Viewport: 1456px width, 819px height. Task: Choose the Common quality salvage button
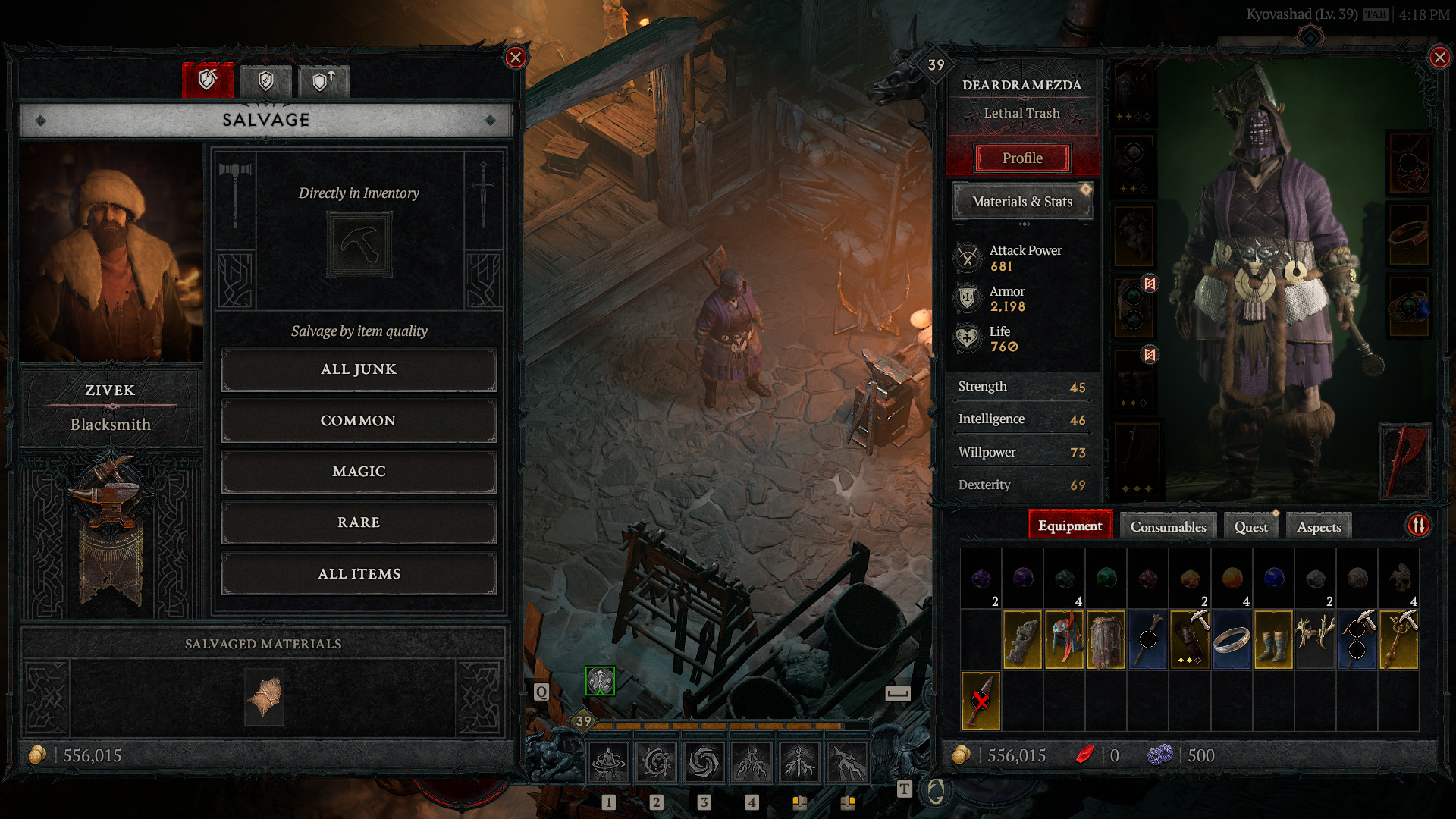click(x=359, y=421)
